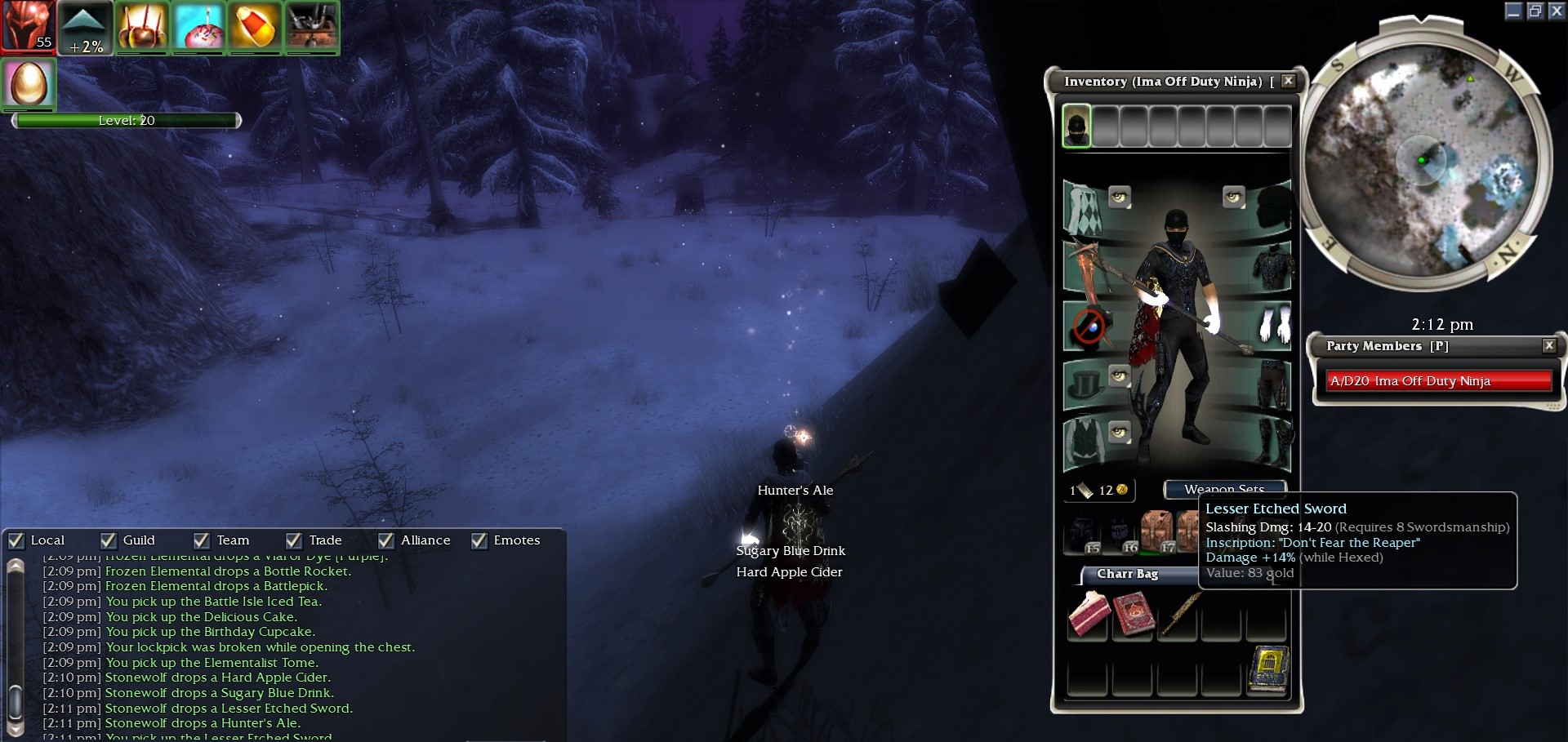Toggle the Emotes chat checkbox
The height and width of the screenshot is (742, 1568).
click(479, 540)
